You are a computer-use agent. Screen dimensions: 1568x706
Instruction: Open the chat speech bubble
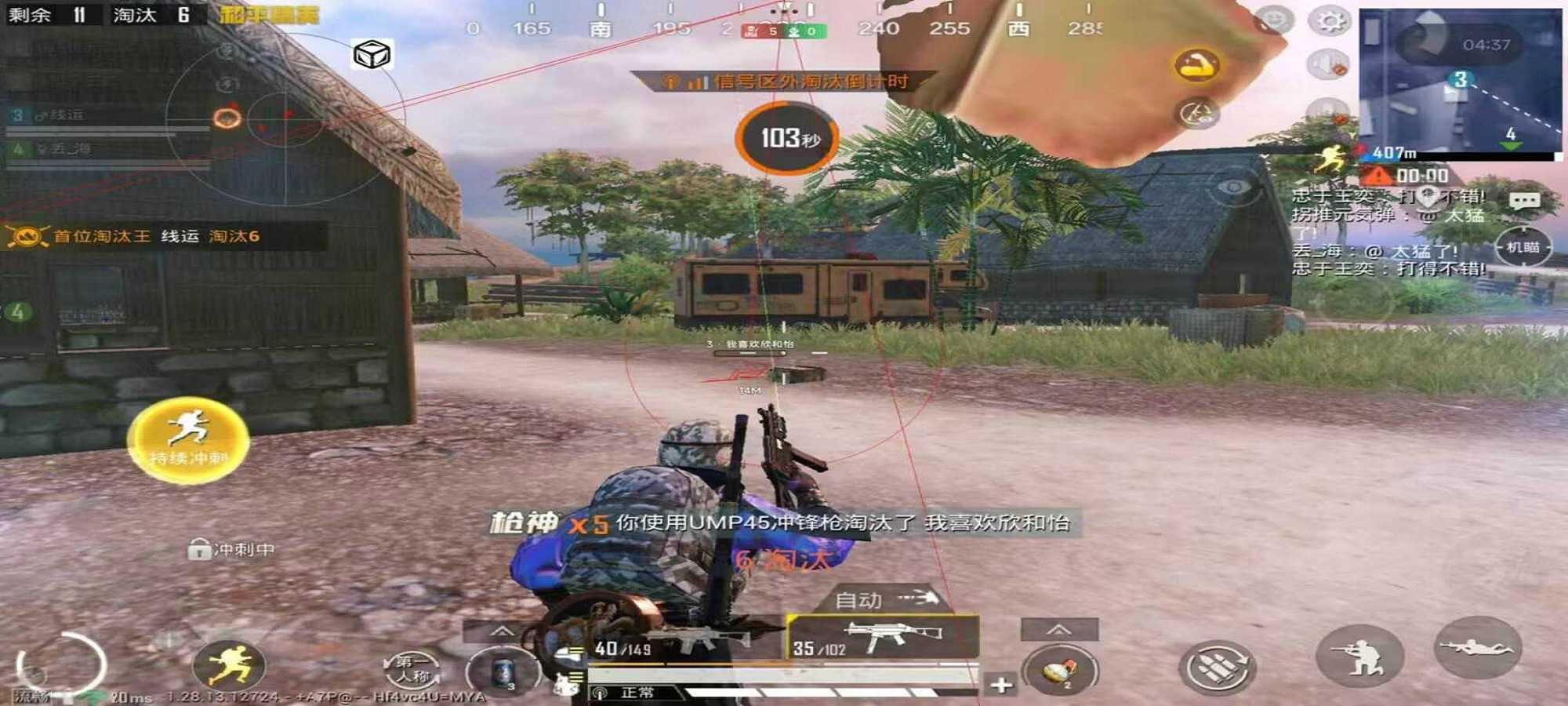pyautogui.click(x=1524, y=202)
